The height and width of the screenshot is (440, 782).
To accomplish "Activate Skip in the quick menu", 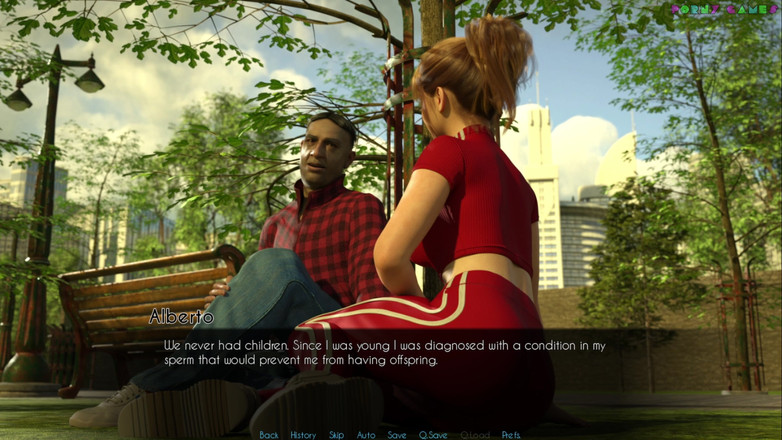I will point(337,435).
